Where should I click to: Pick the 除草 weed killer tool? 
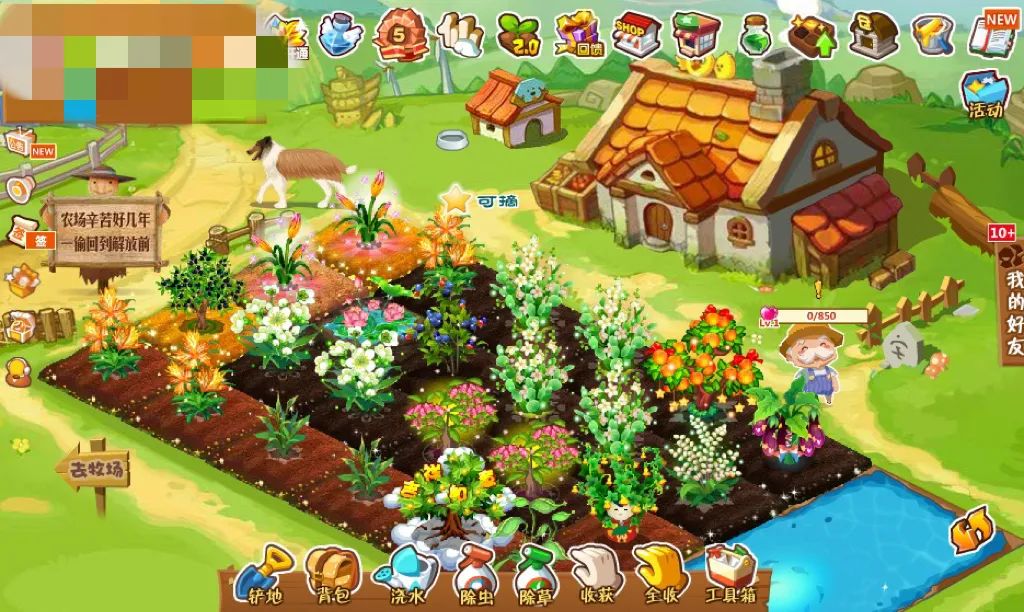coord(535,575)
